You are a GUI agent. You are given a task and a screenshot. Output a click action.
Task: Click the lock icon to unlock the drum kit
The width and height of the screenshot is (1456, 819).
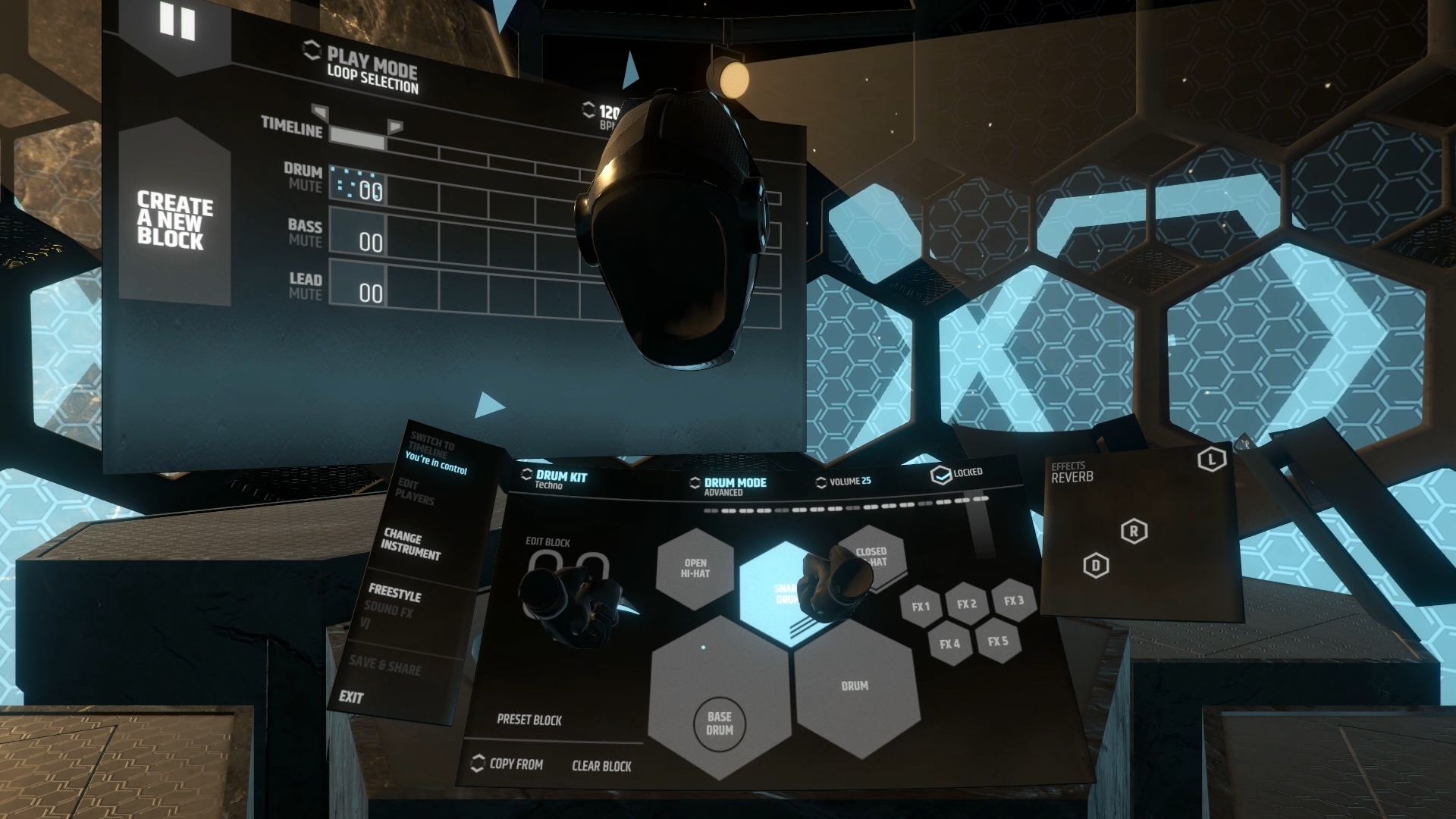pos(940,473)
